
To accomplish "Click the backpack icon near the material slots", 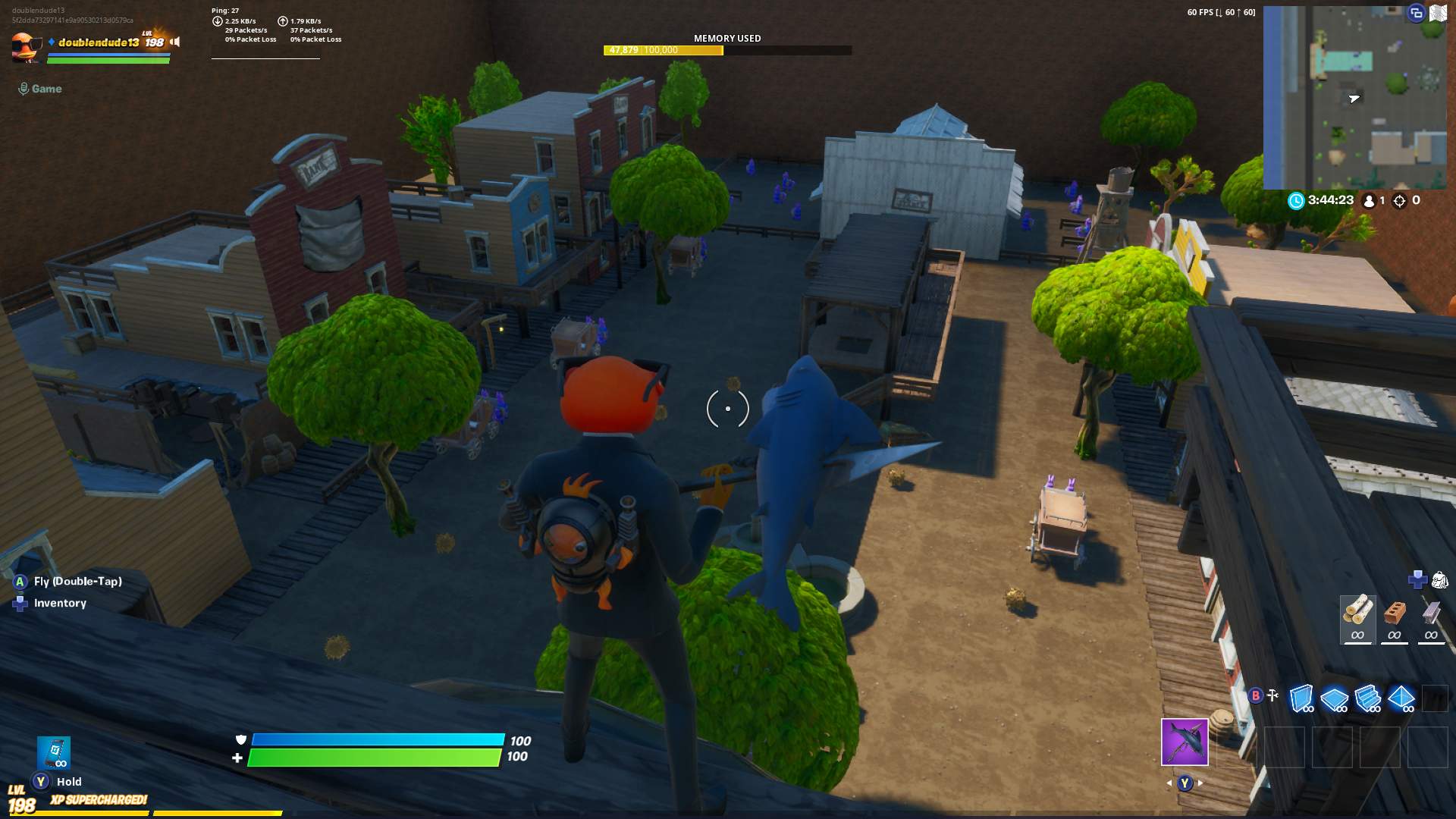I will (1439, 580).
